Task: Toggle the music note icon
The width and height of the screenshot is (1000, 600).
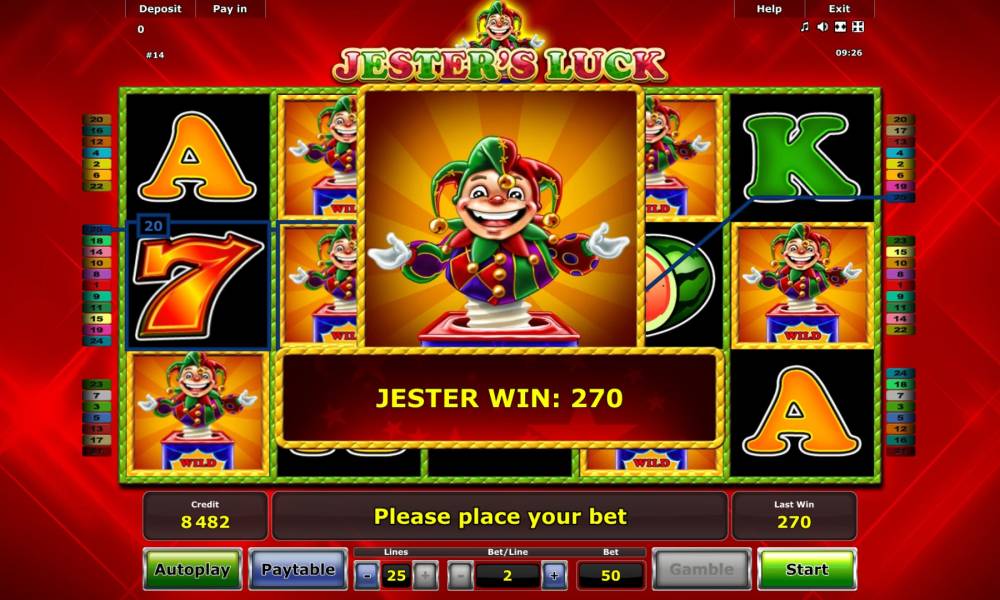Action: pos(805,27)
